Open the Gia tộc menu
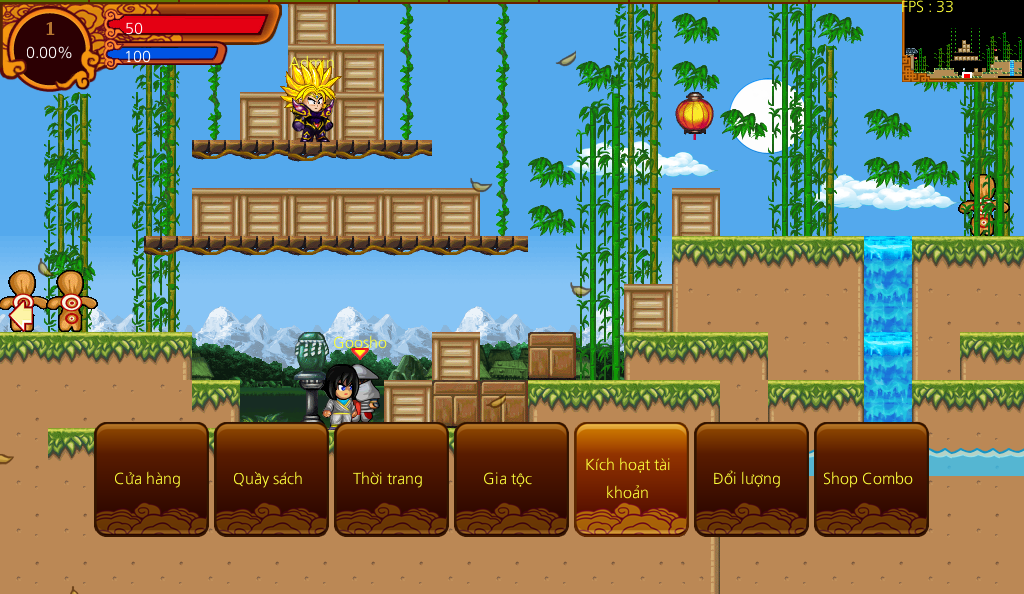The height and width of the screenshot is (594, 1024). 511,479
